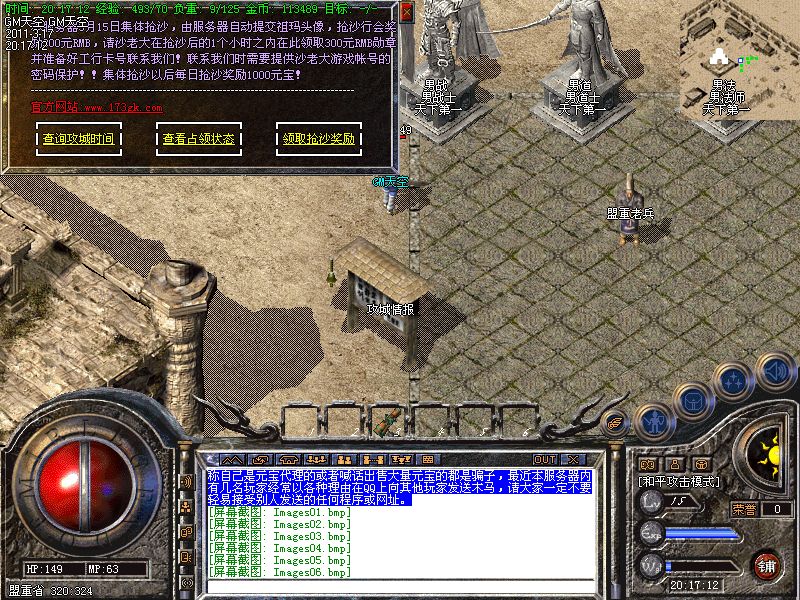
Task: Click the 查询攻城时间 button
Action: point(78,139)
